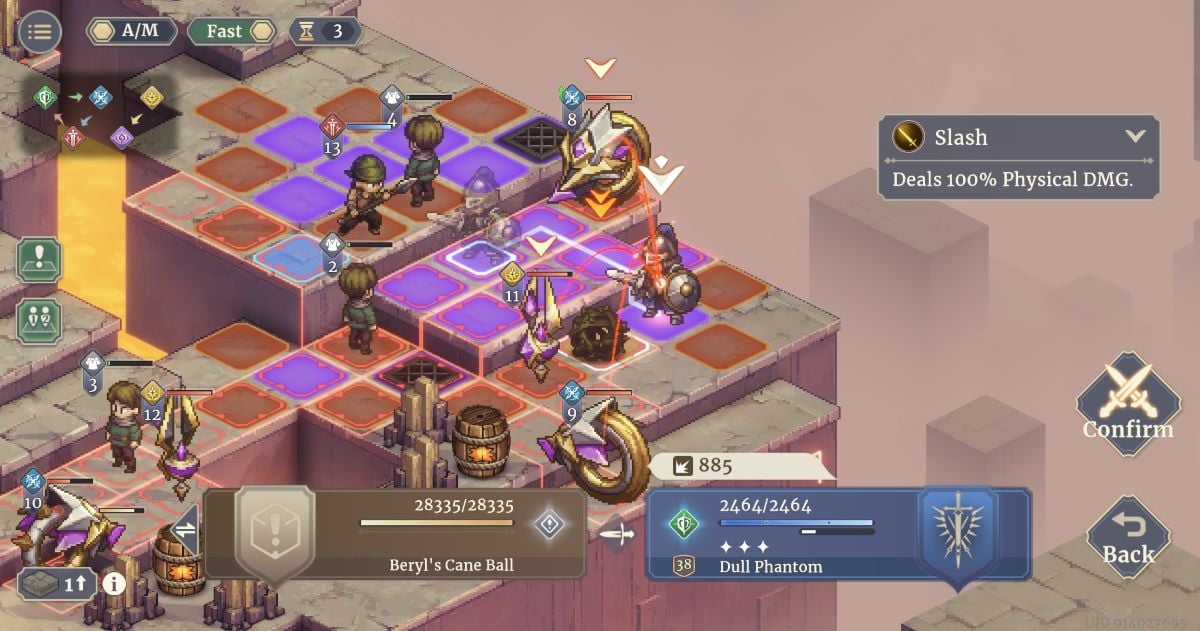Toggle the A/M auto-manual mode
1200x631 pixels.
click(x=132, y=31)
